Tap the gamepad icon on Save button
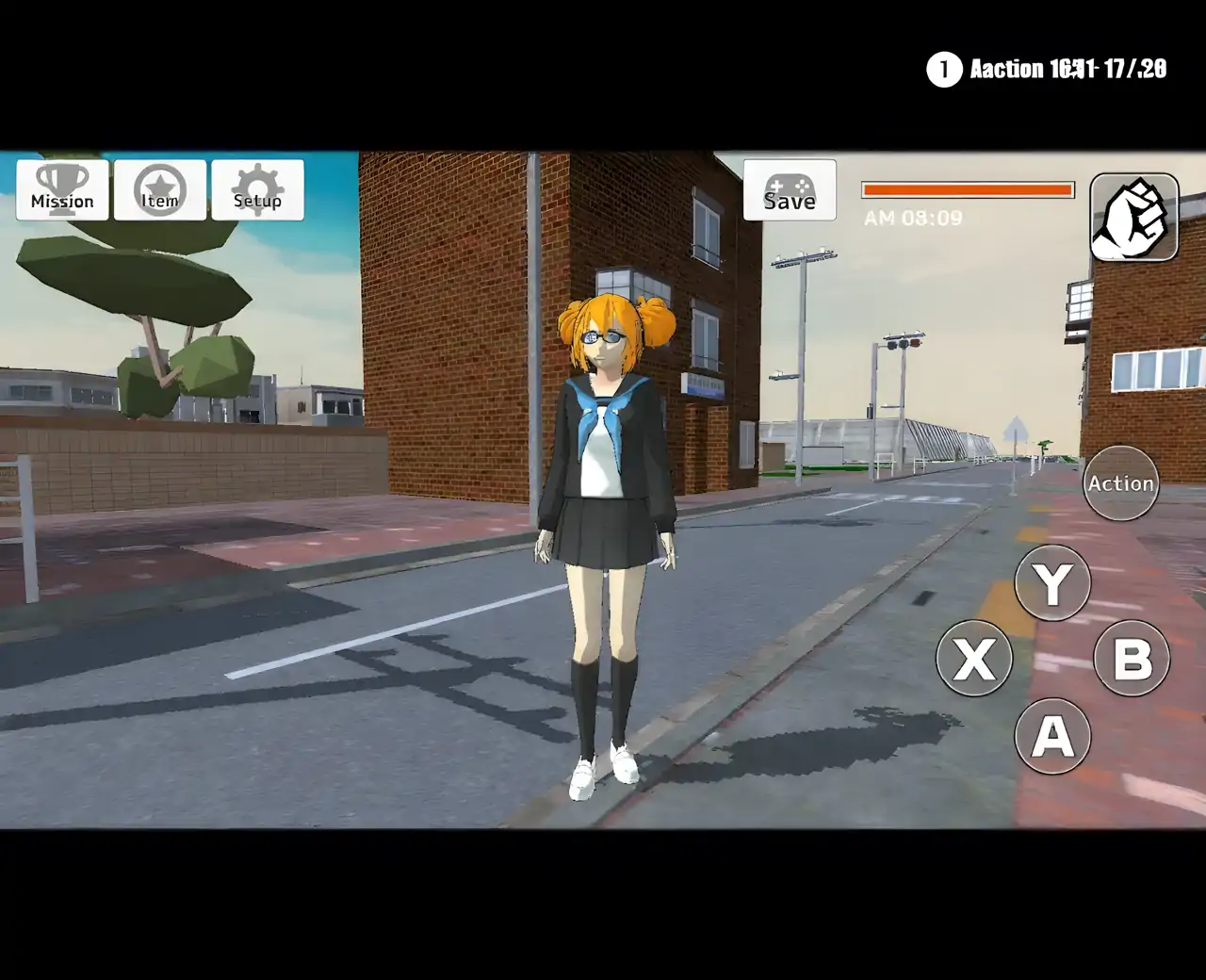 [790, 185]
